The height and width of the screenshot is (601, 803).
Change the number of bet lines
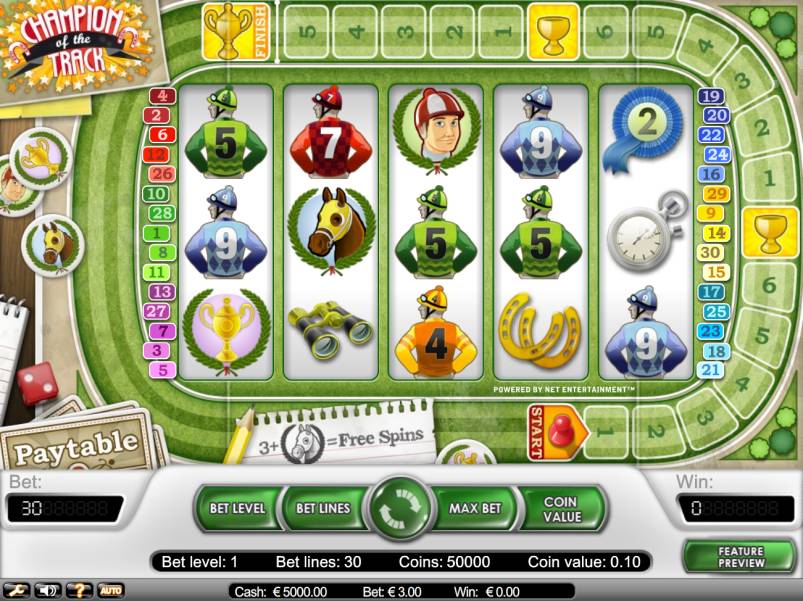[x=323, y=508]
